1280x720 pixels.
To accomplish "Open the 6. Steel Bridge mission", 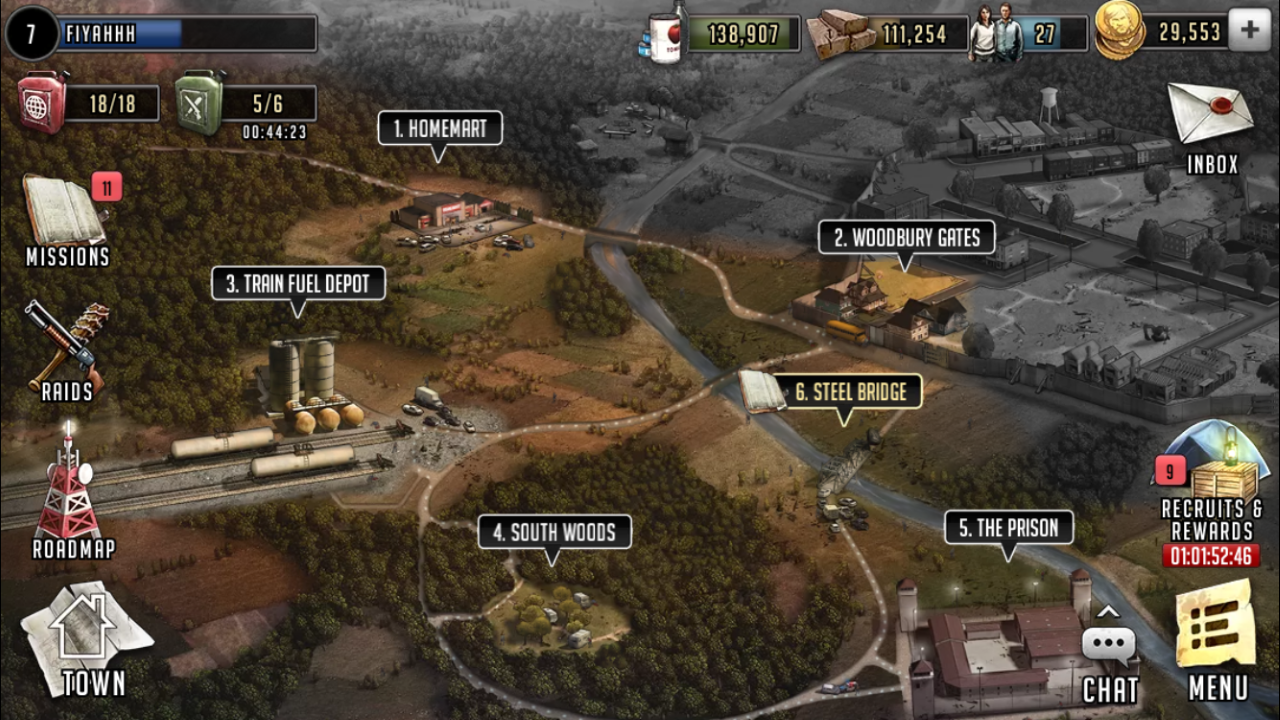I will coord(850,392).
